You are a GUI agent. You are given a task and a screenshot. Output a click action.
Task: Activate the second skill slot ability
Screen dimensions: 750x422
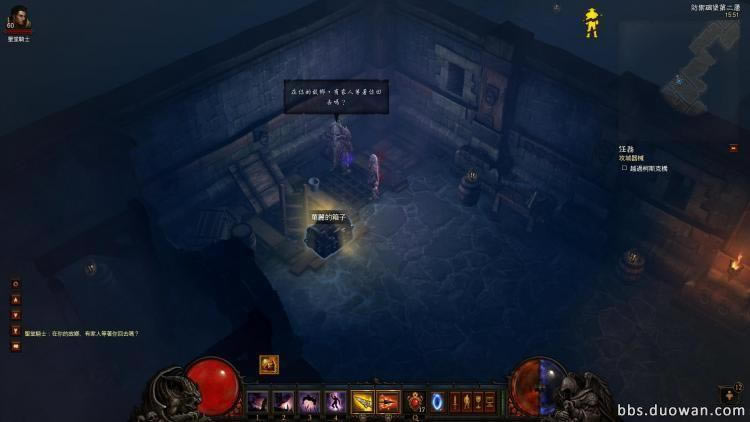click(284, 401)
